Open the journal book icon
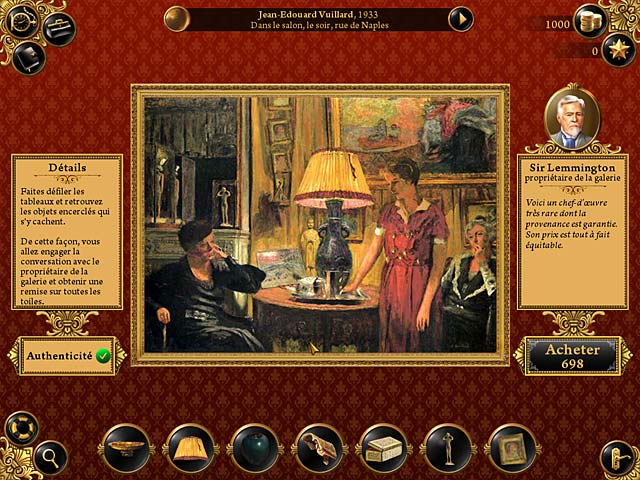Screen dimensions: 640x480 pyautogui.click(x=29, y=57)
